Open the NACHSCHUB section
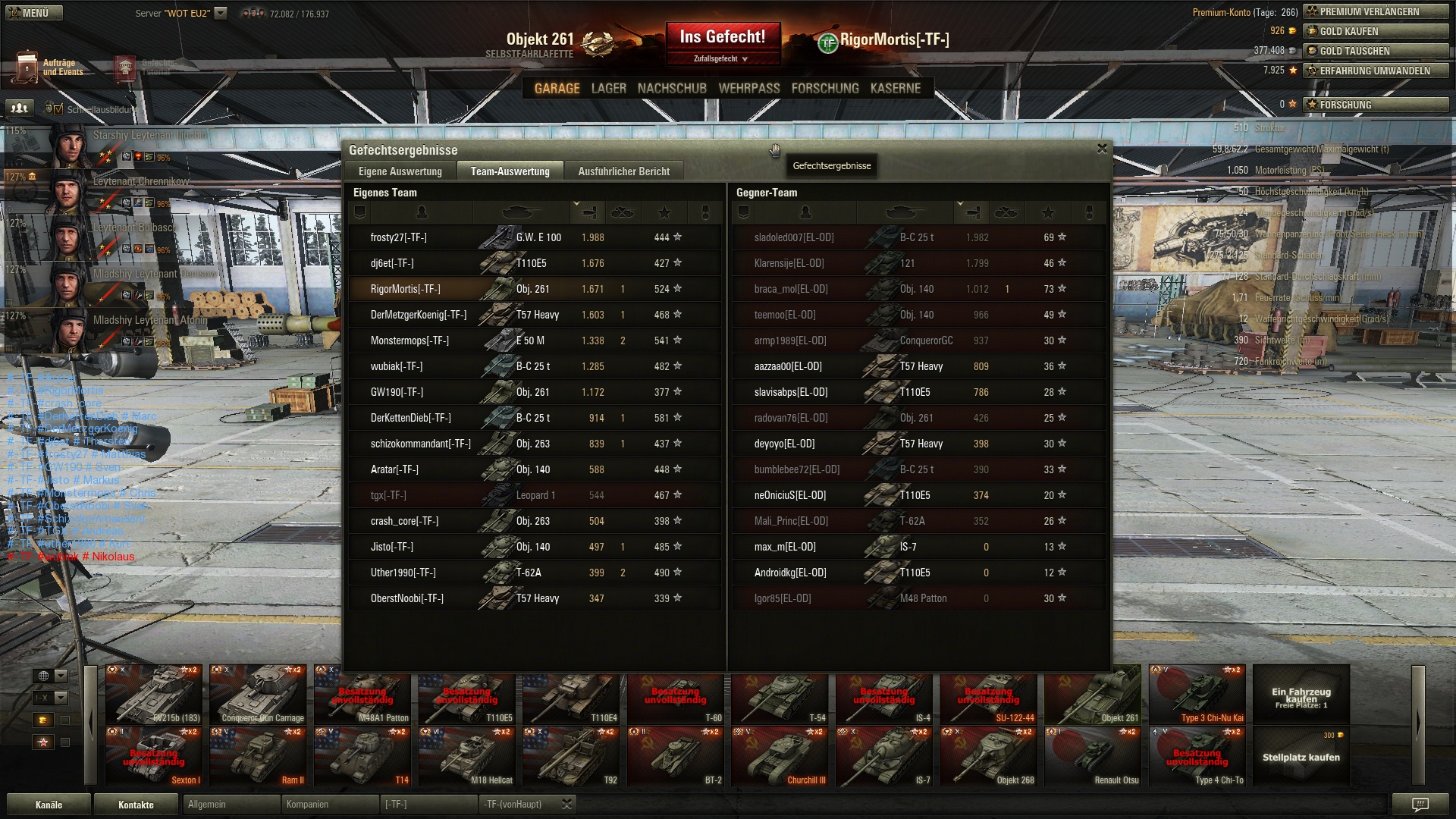 pyautogui.click(x=672, y=89)
